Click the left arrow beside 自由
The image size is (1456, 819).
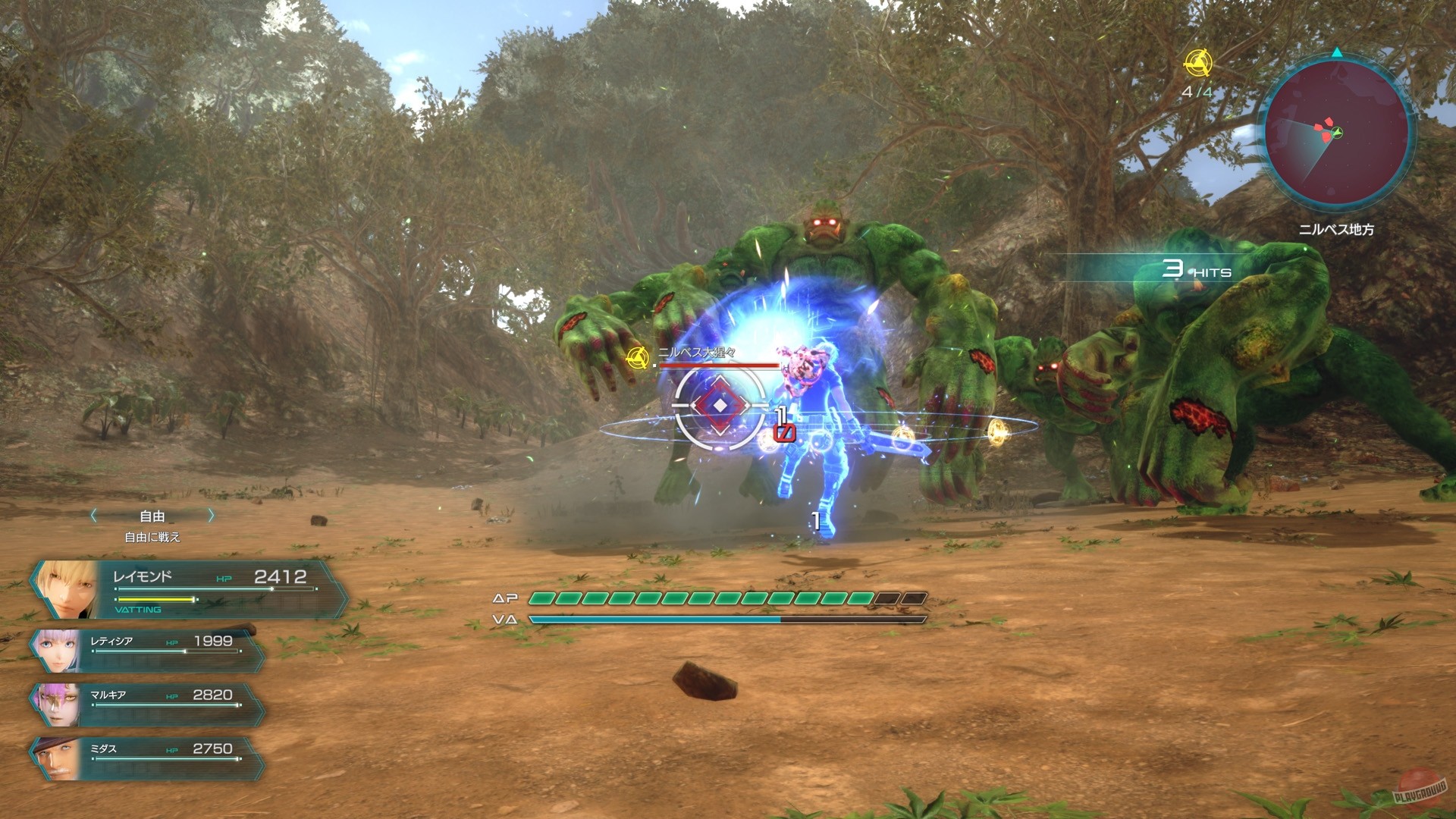click(x=93, y=515)
